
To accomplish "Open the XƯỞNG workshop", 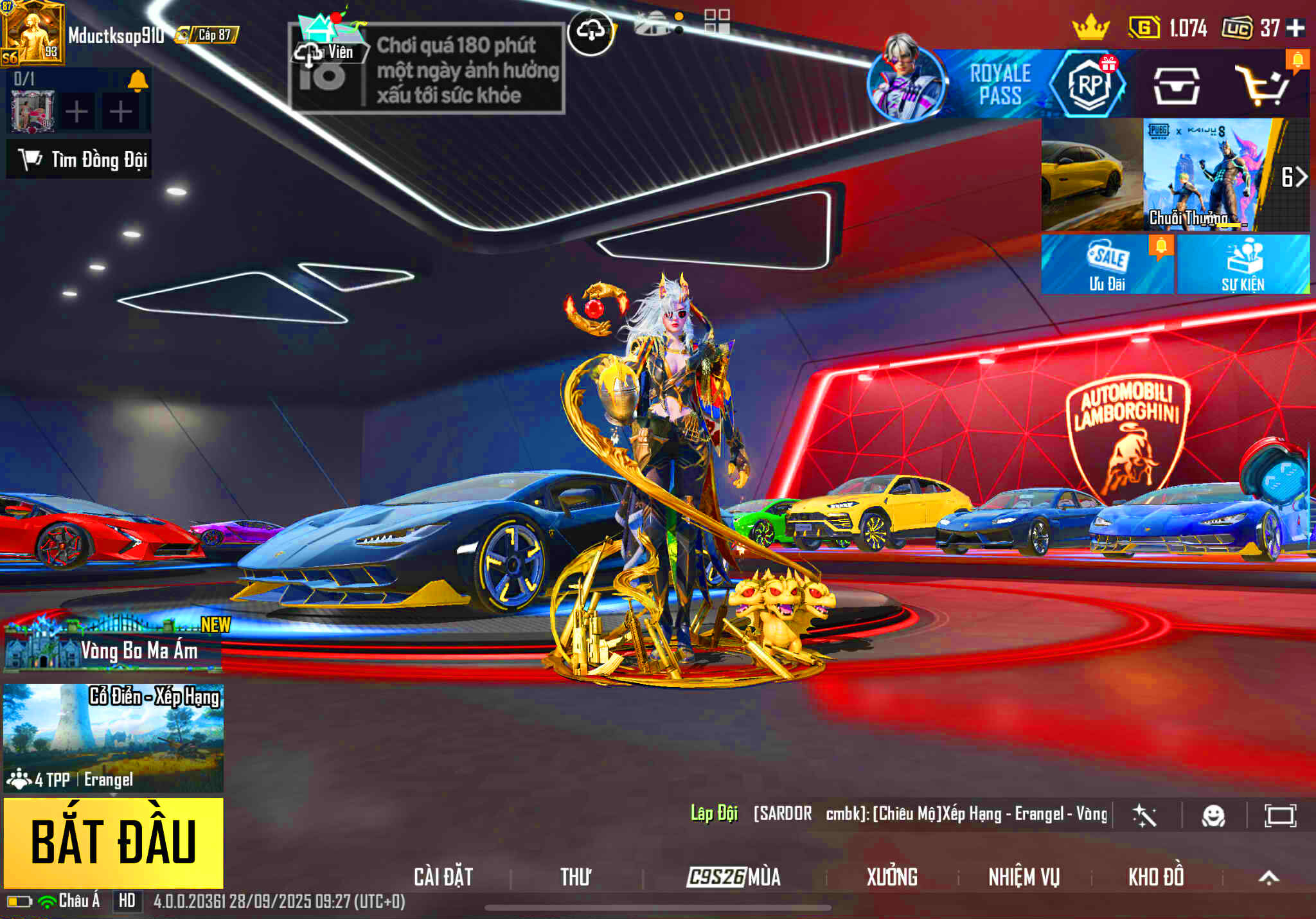I will (892, 877).
